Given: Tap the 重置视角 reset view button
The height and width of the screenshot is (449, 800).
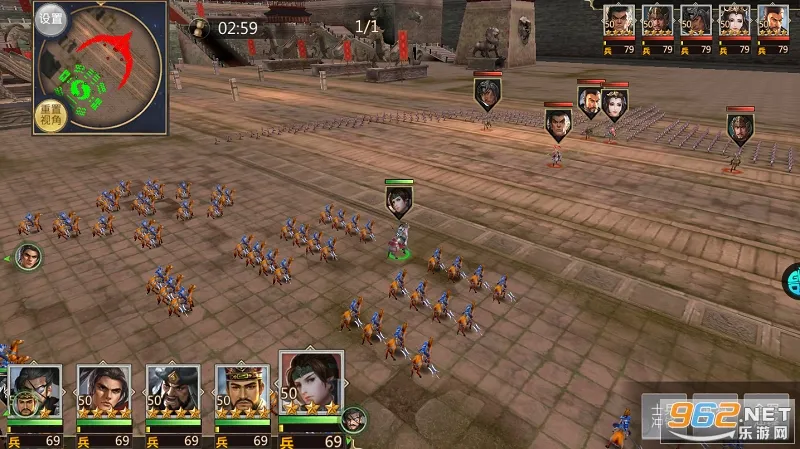Looking at the screenshot, I should click(x=50, y=115).
